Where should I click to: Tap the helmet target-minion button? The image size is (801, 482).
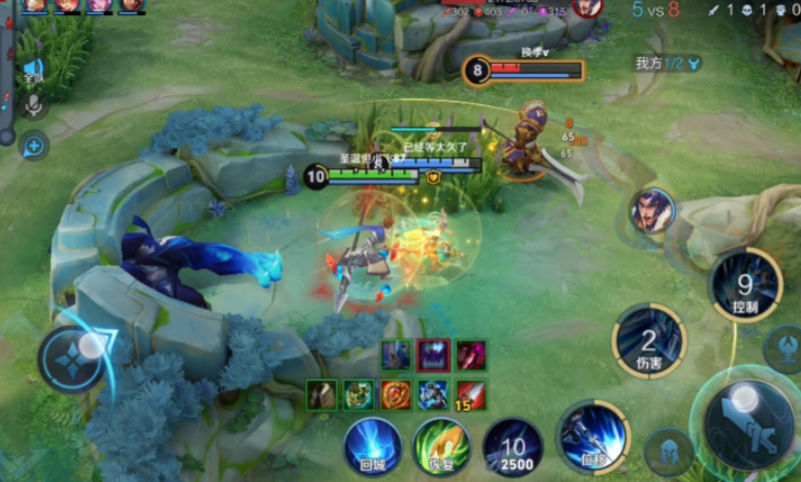(669, 453)
